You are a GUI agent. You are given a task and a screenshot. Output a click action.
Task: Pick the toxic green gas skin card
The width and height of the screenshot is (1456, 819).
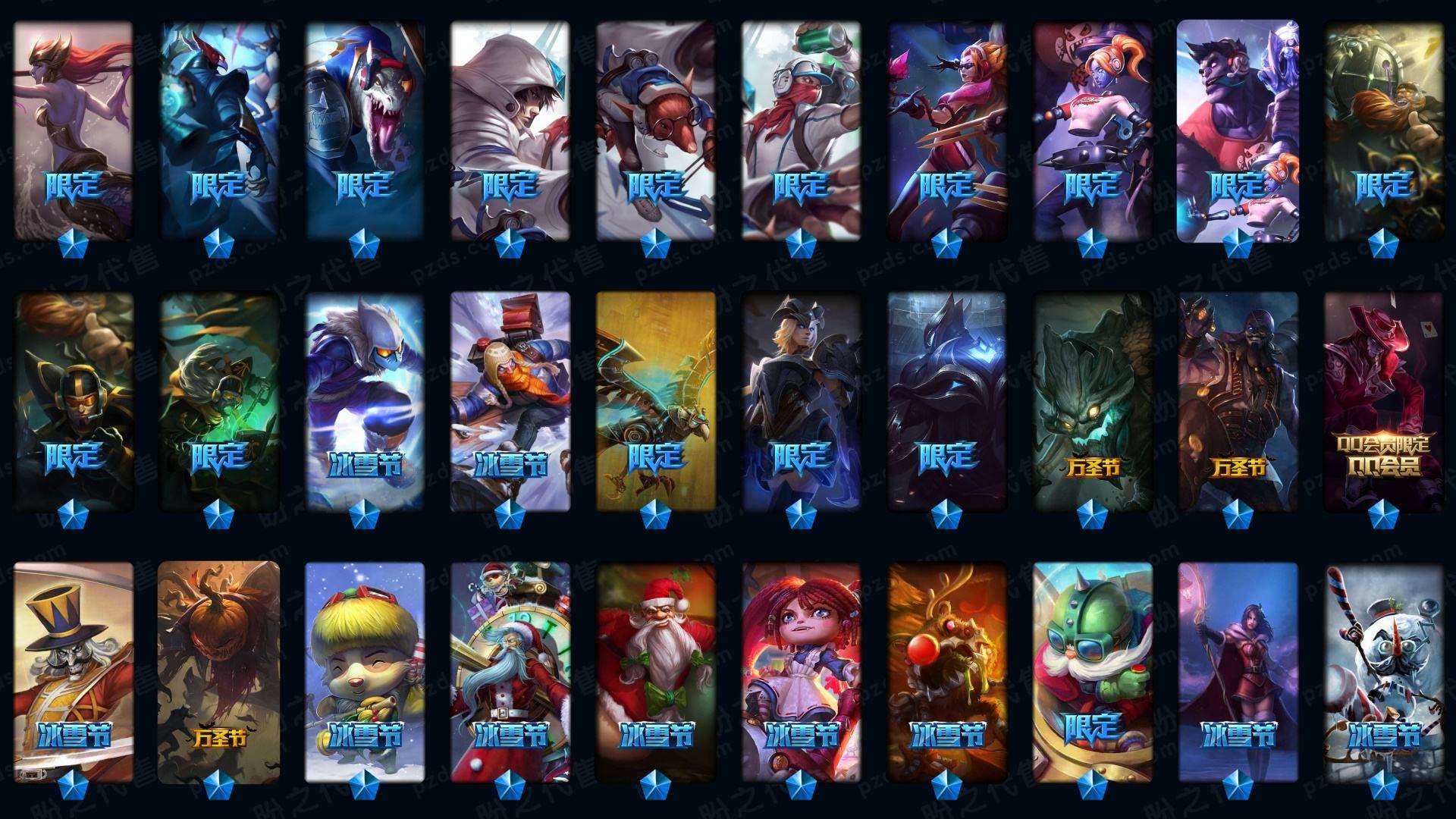pyautogui.click(x=218, y=400)
